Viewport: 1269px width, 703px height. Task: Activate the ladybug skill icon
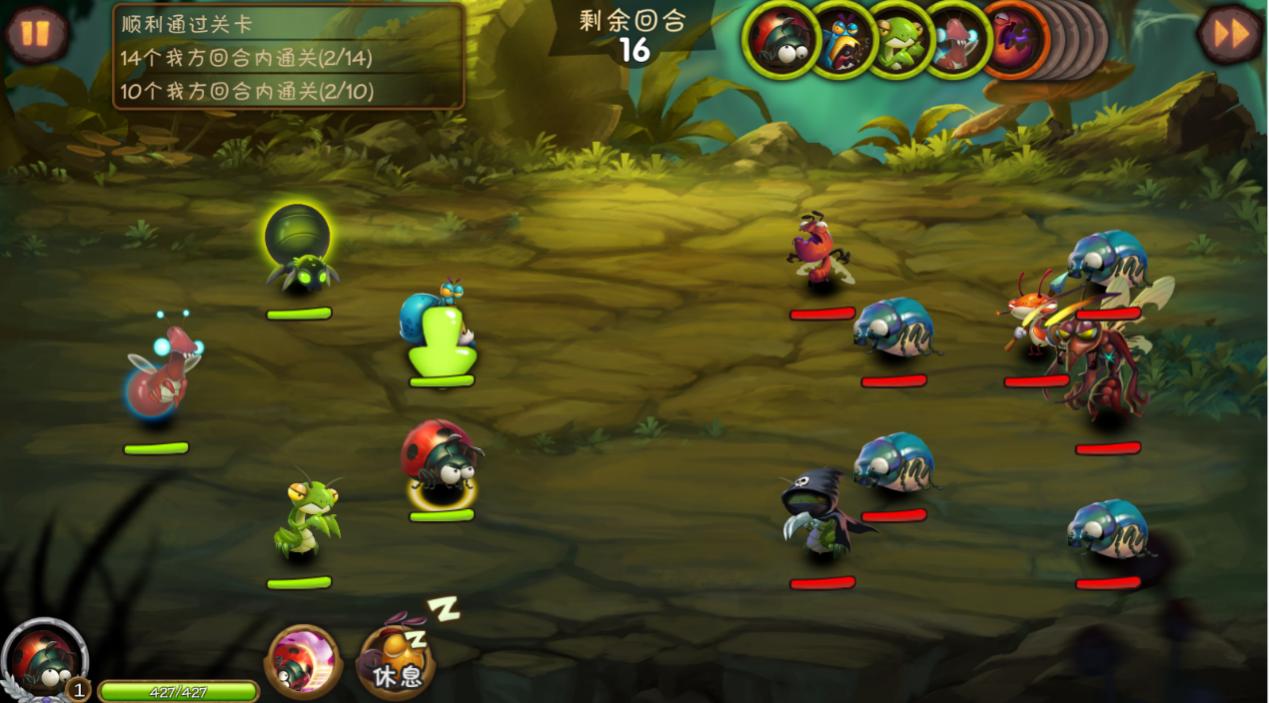click(302, 660)
